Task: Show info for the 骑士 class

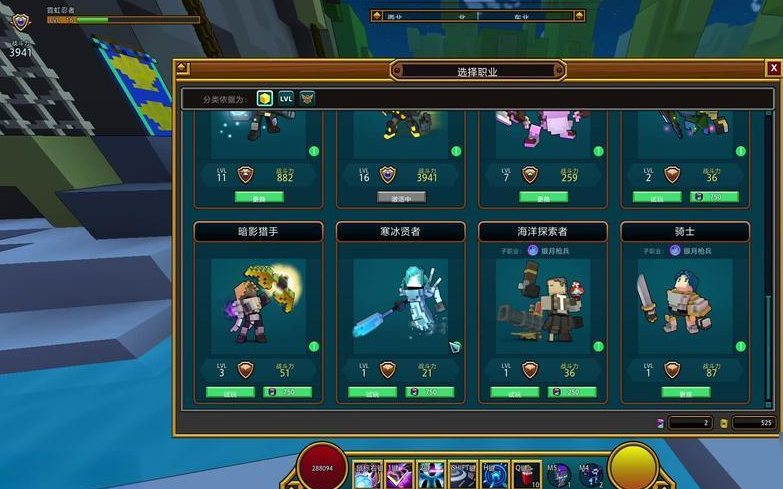Action: (x=740, y=346)
